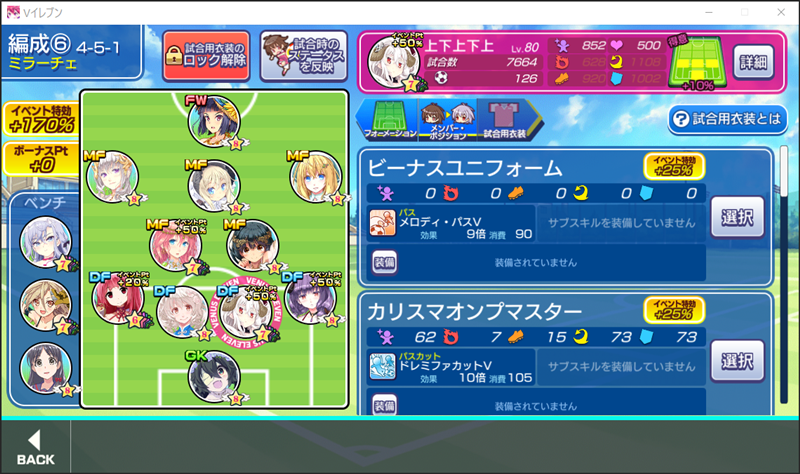Image resolution: width=800 pixels, height=474 pixels.
Task: Click 装備 under ビーナスユニフォーム
Action: coord(385,262)
